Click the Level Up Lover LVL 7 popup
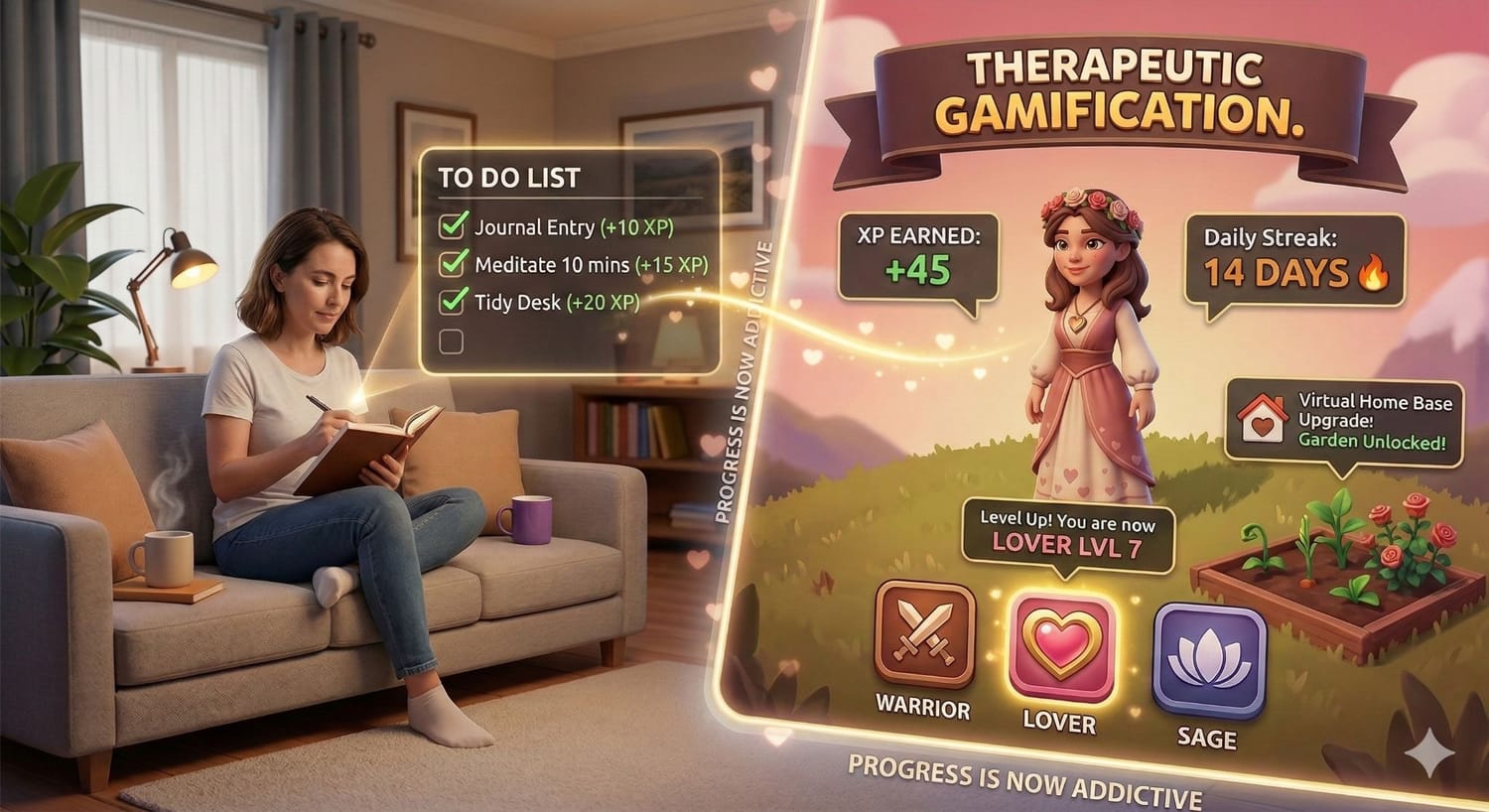Viewport: 1489px width, 812px height. click(x=1066, y=533)
